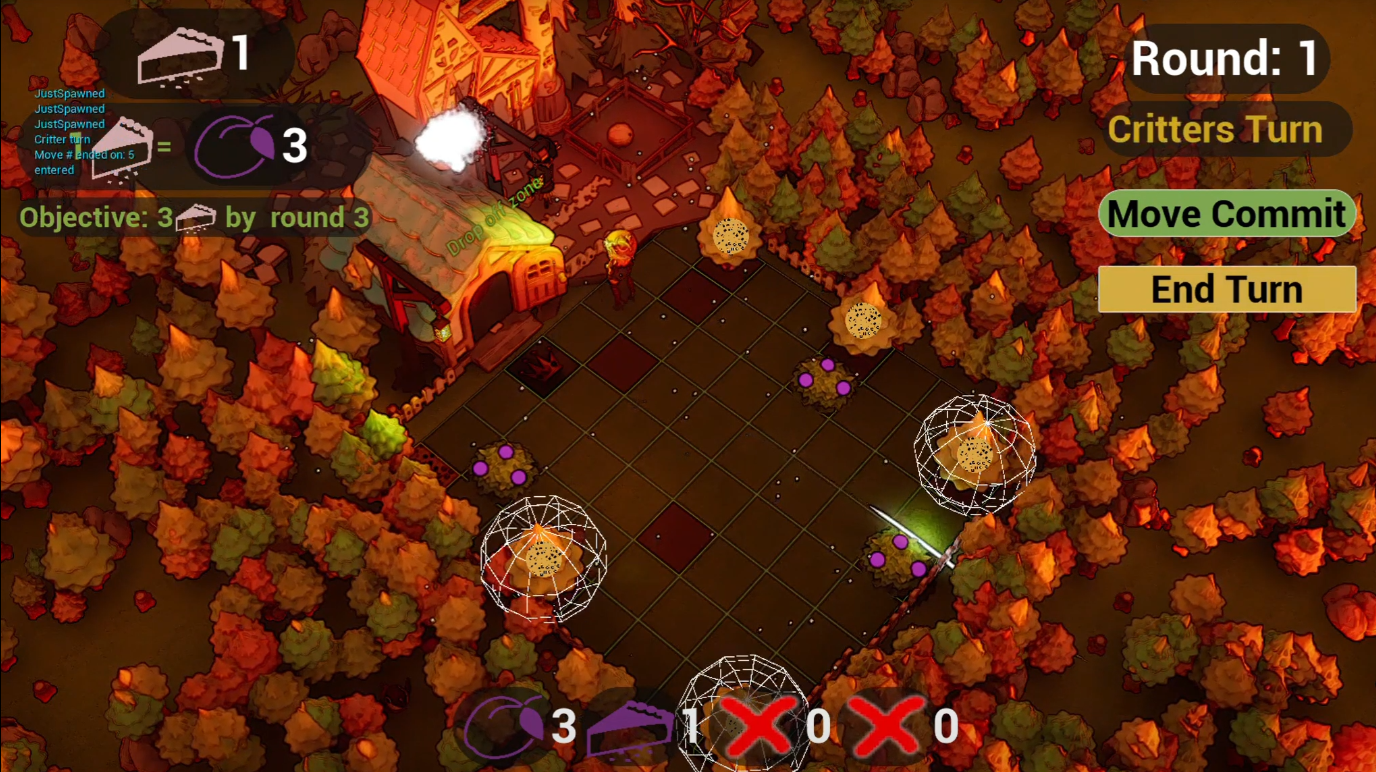The width and height of the screenshot is (1376, 772).
Task: Click the Move Commit button
Action: pyautogui.click(x=1227, y=214)
